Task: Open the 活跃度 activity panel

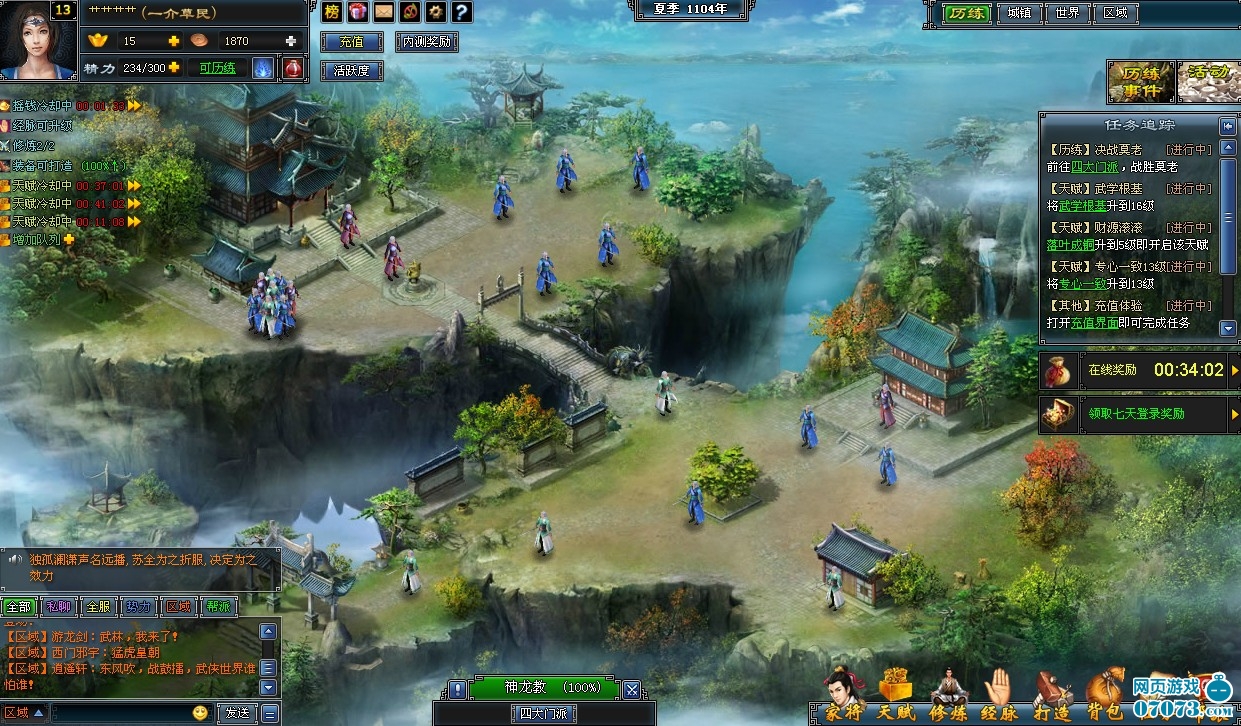Action: tap(351, 71)
